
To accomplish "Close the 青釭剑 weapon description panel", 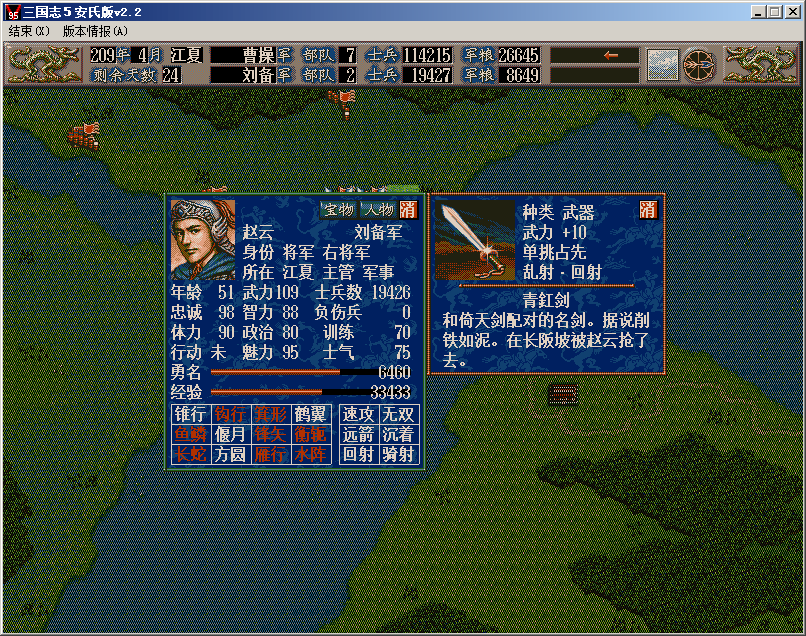I will (648, 210).
